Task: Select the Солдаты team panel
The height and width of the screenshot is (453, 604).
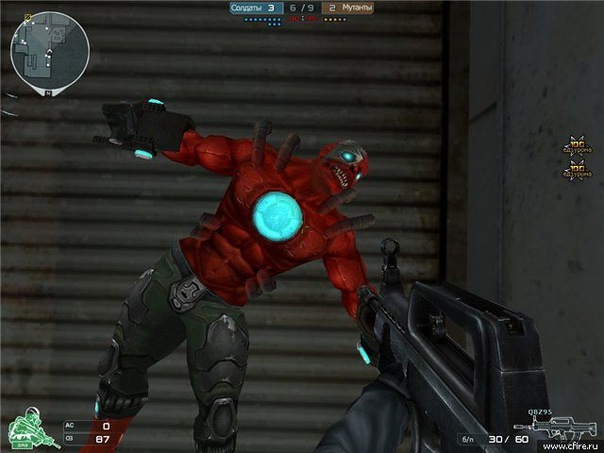Action: tap(253, 8)
